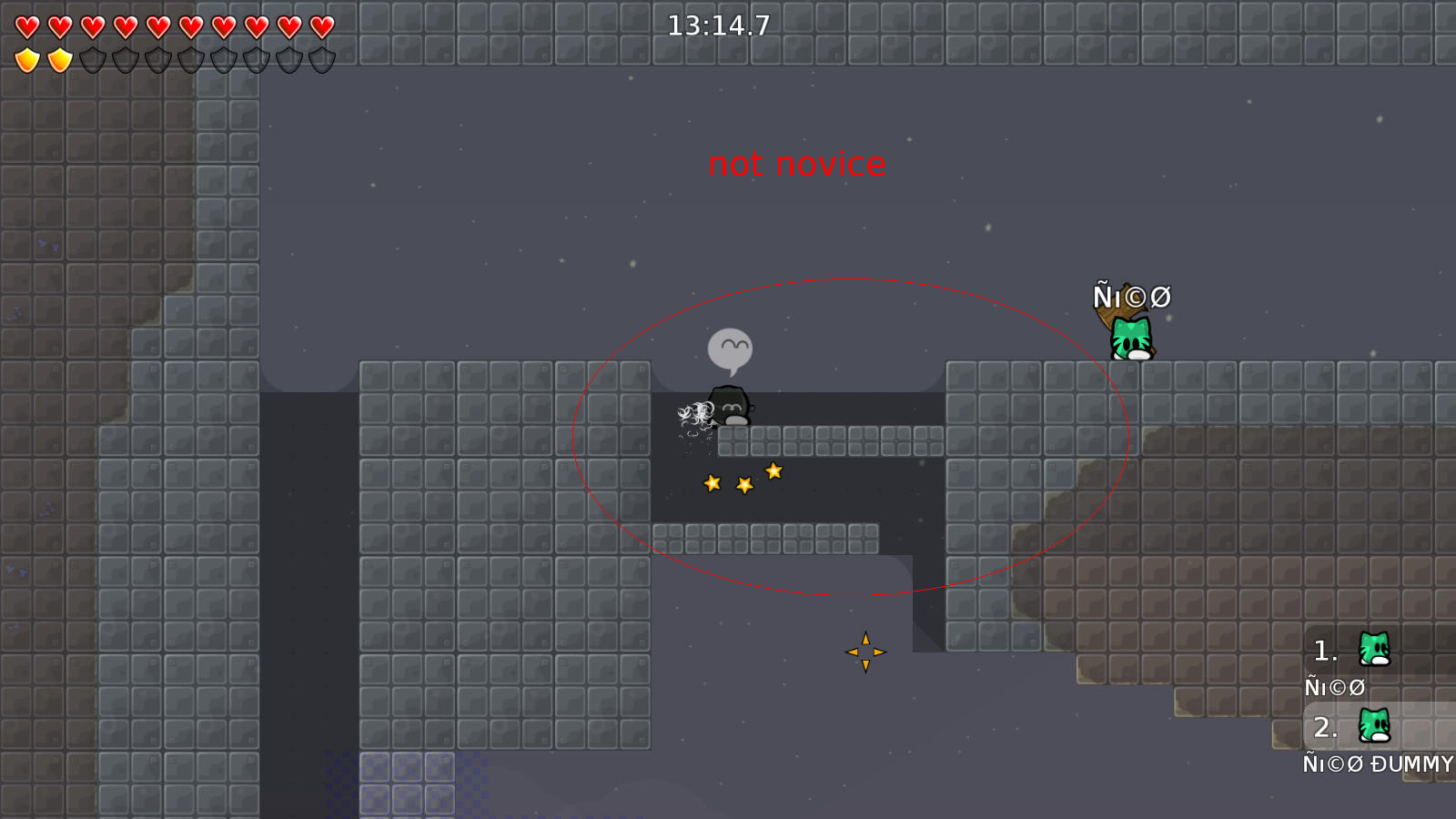1456x819 pixels.
Task: Click the name label 'Ñı©Ø' above the green tee
Action: click(x=1133, y=295)
